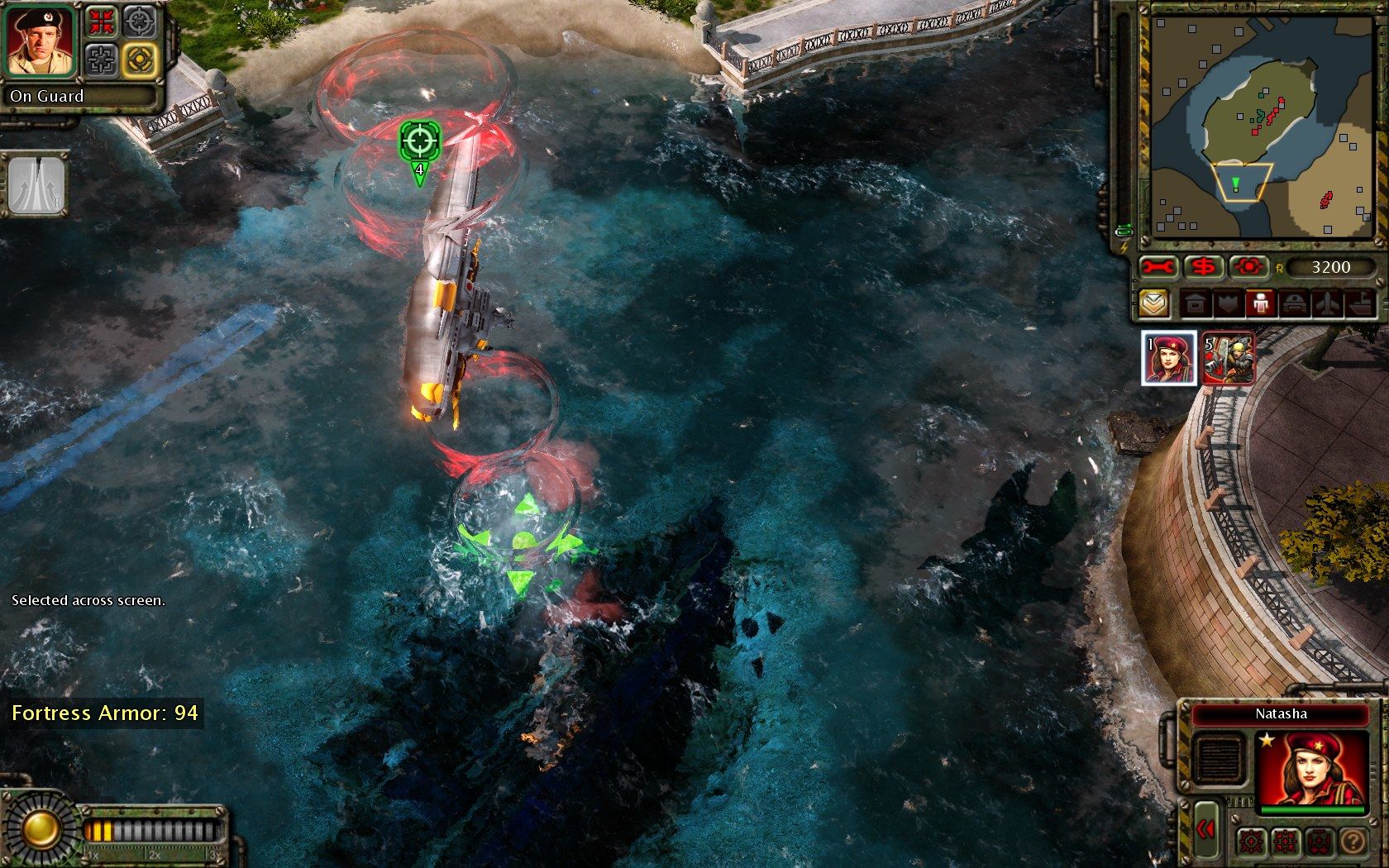
Task: Click the question mark help button
Action: [1353, 842]
